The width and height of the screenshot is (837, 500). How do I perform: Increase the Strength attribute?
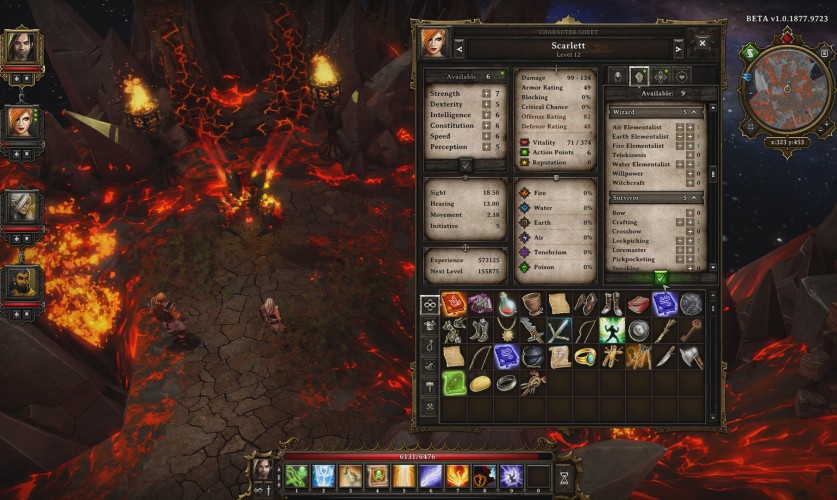coord(486,94)
